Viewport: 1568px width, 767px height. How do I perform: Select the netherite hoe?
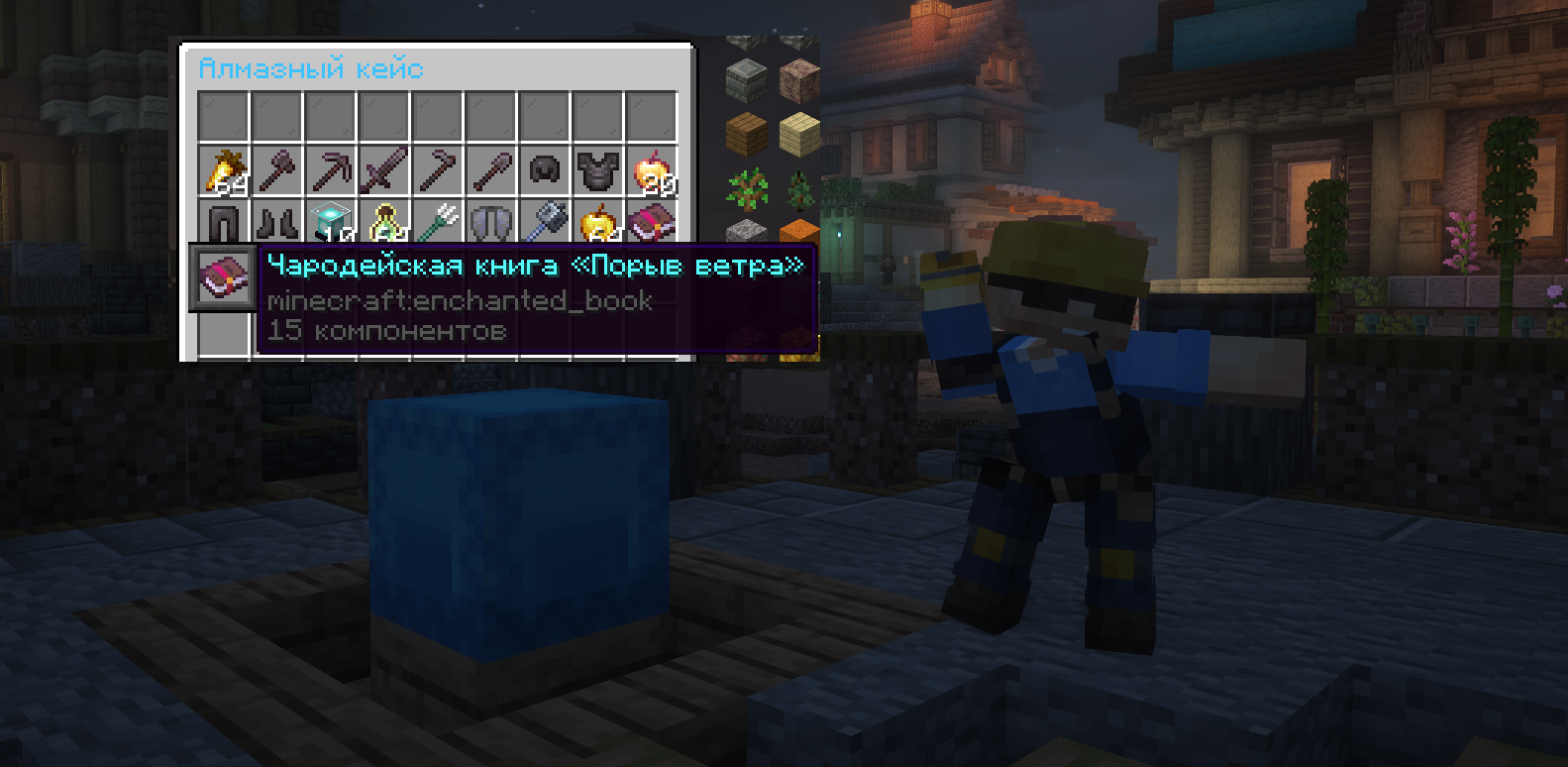click(x=438, y=171)
